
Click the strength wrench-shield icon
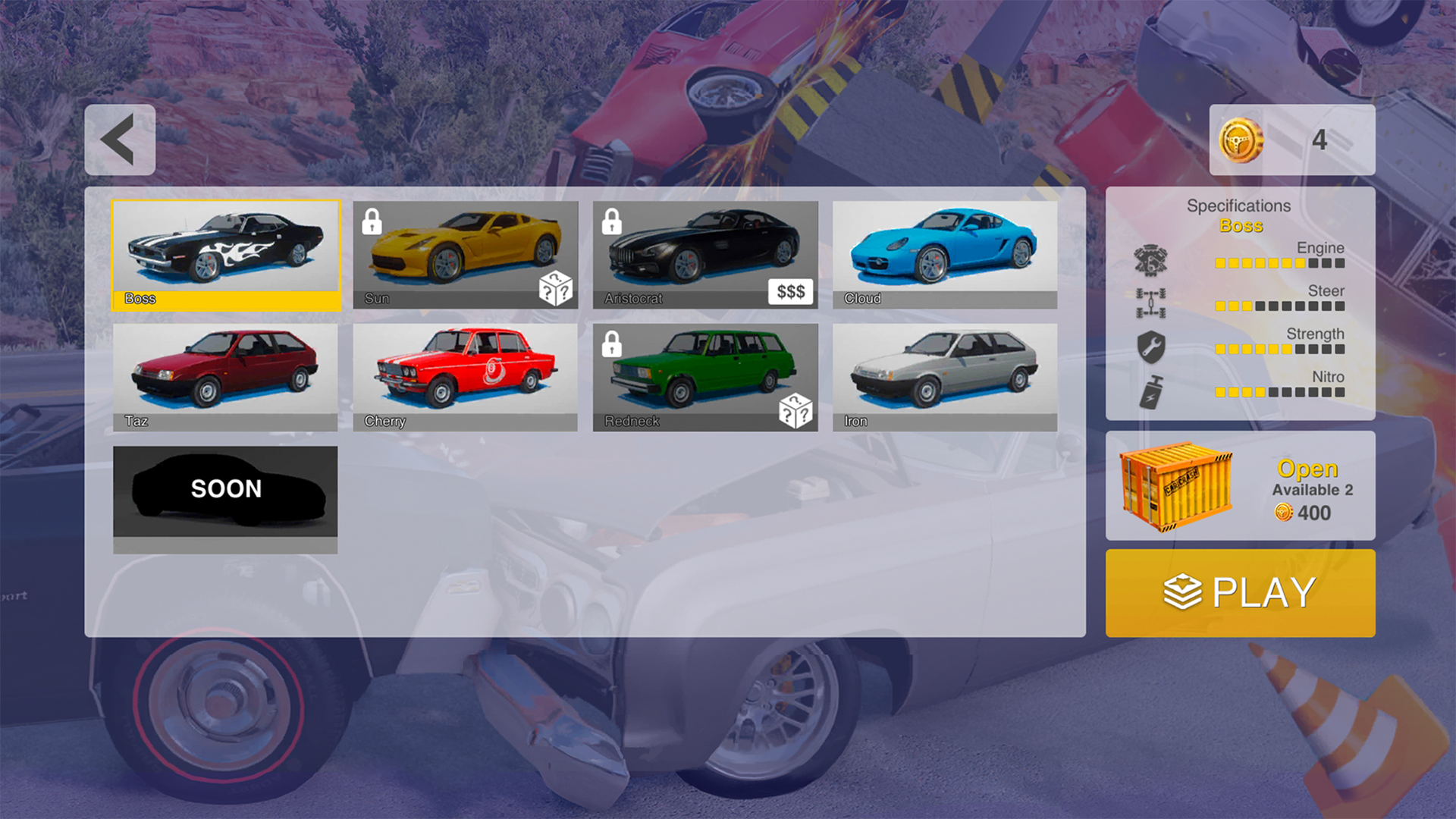(x=1150, y=347)
